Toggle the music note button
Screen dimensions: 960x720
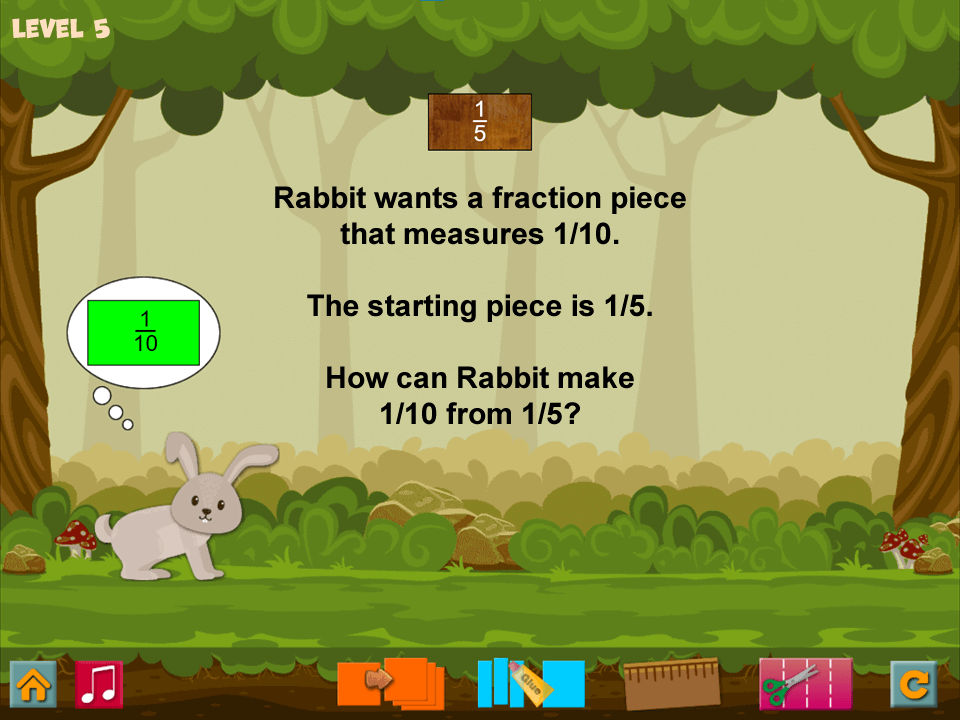click(99, 684)
